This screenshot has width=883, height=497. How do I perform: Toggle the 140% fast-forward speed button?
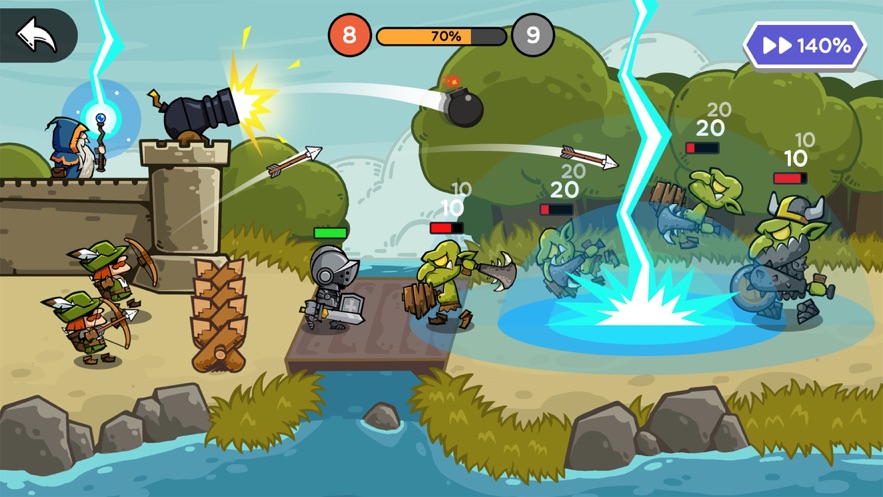tap(805, 46)
